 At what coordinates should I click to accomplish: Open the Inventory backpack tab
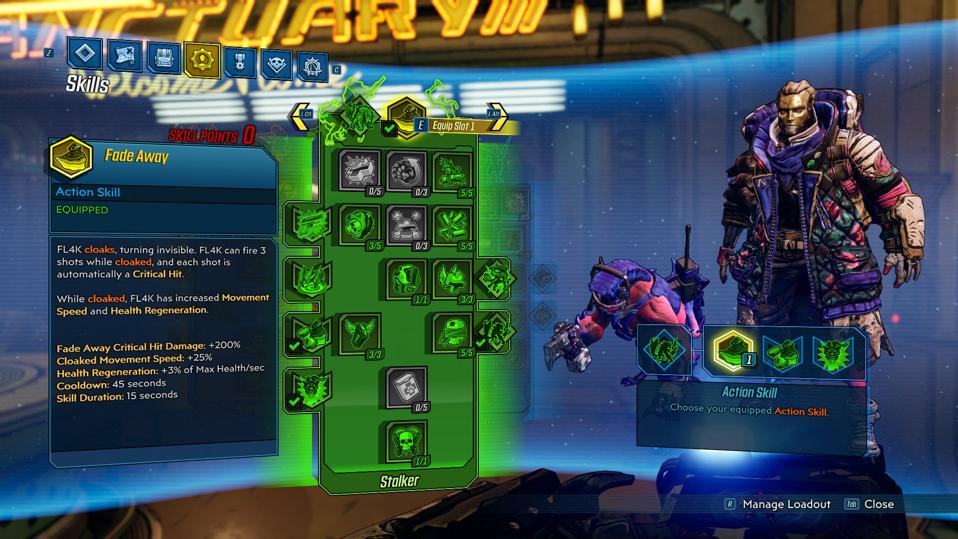click(162, 58)
